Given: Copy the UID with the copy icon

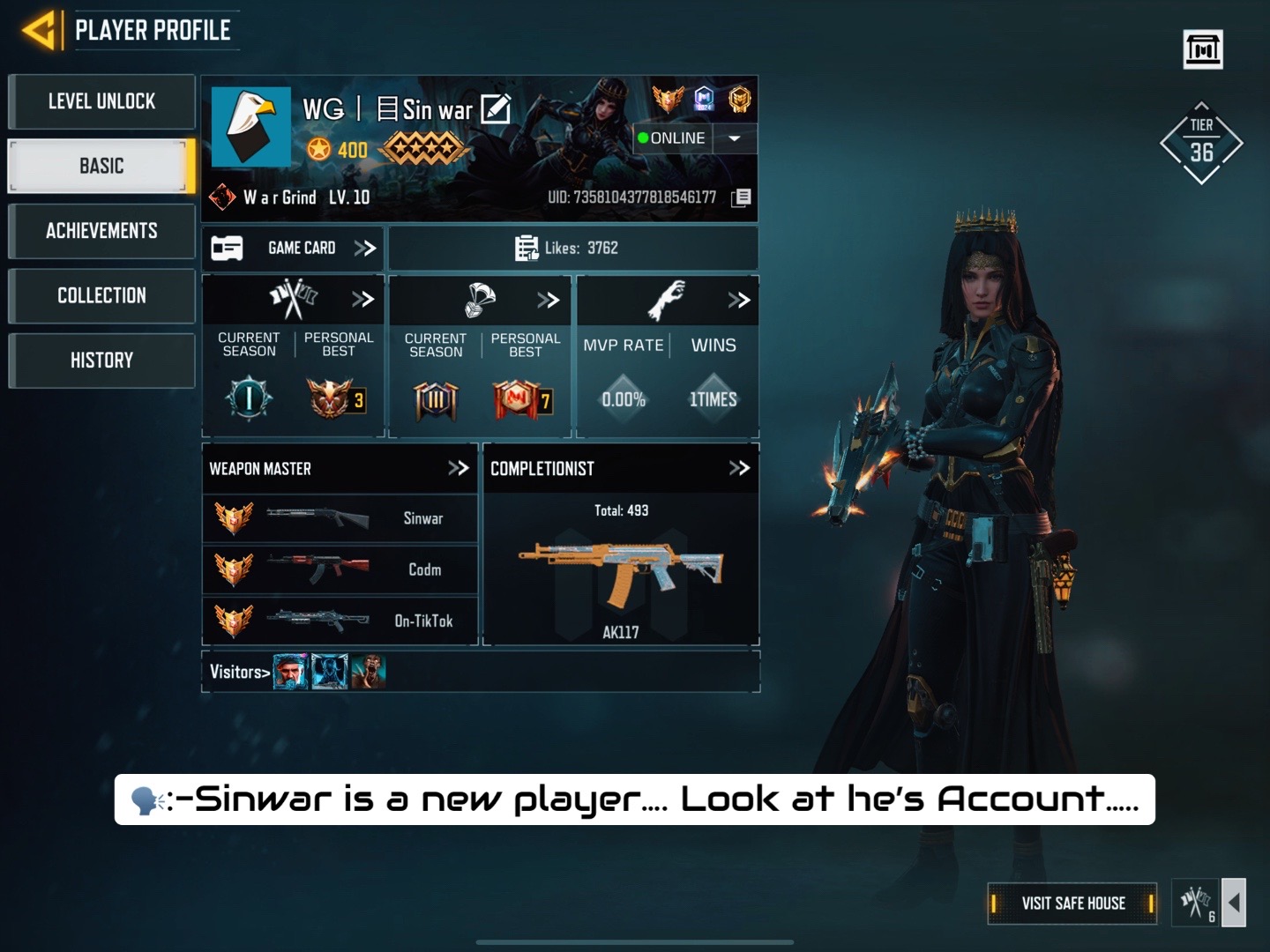Looking at the screenshot, I should (741, 197).
